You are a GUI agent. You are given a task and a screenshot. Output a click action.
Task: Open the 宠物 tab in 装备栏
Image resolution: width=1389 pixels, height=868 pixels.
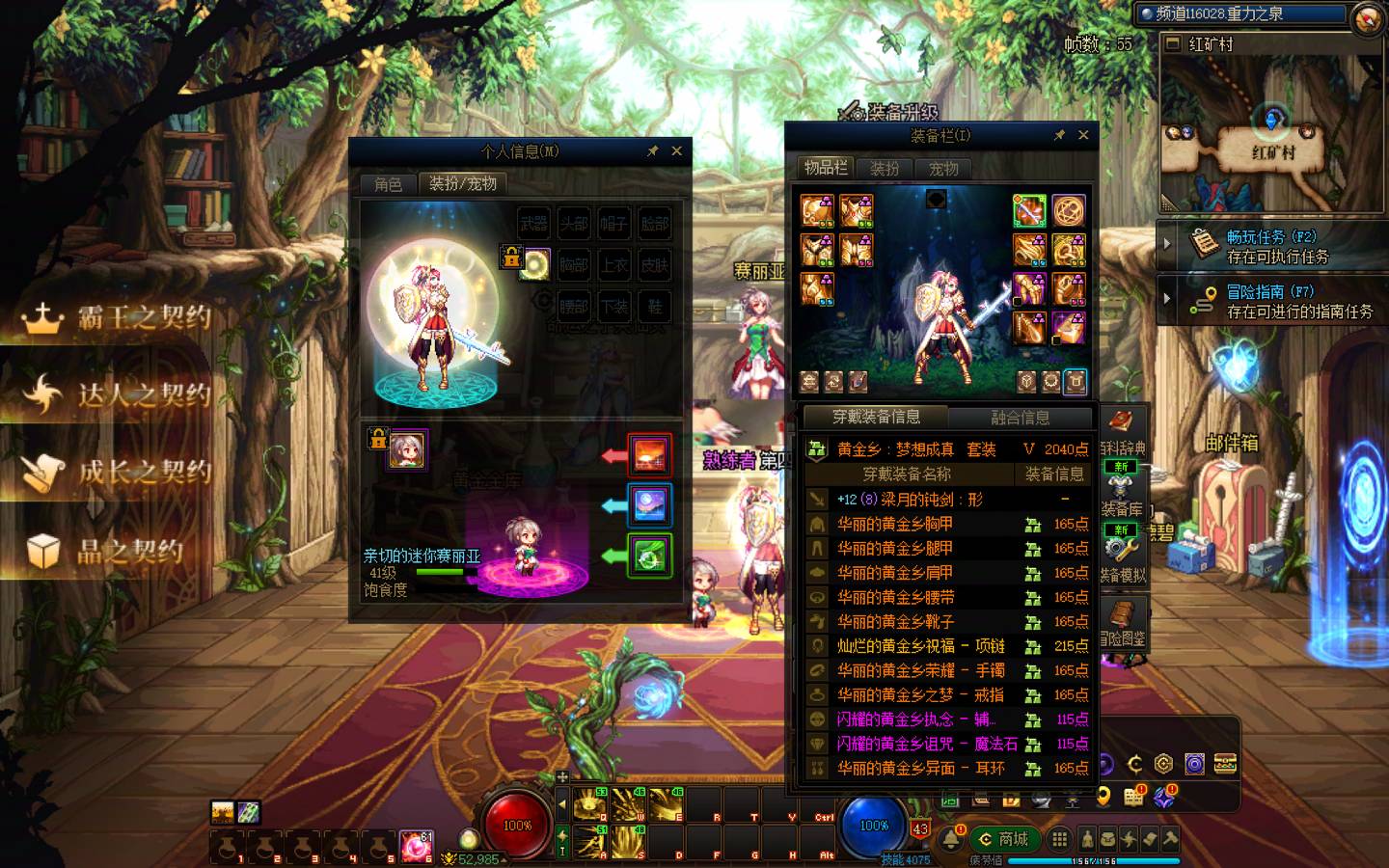[943, 169]
